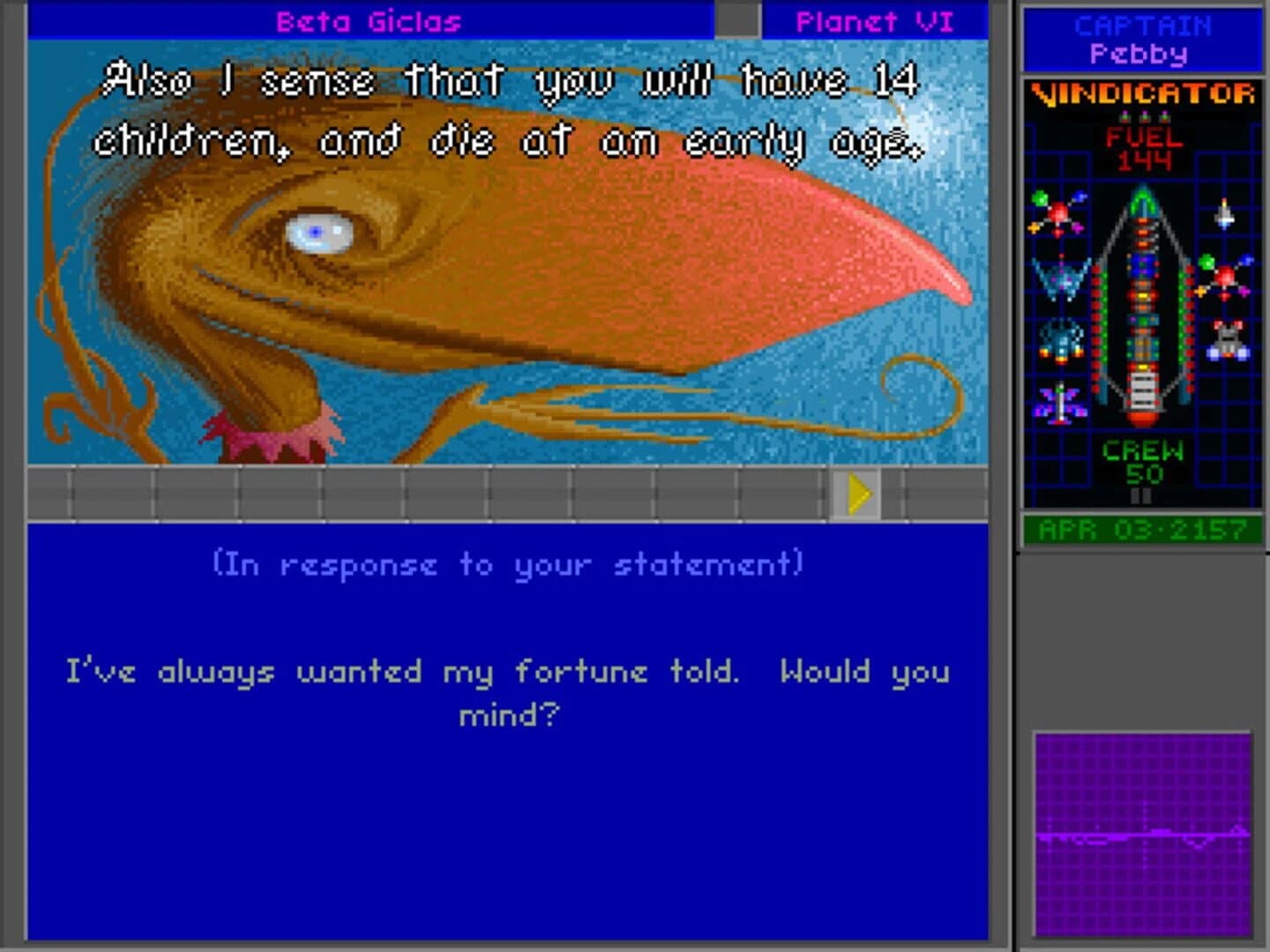Click the CREW 50 indicator
The image size is (1270, 952).
(x=1141, y=460)
